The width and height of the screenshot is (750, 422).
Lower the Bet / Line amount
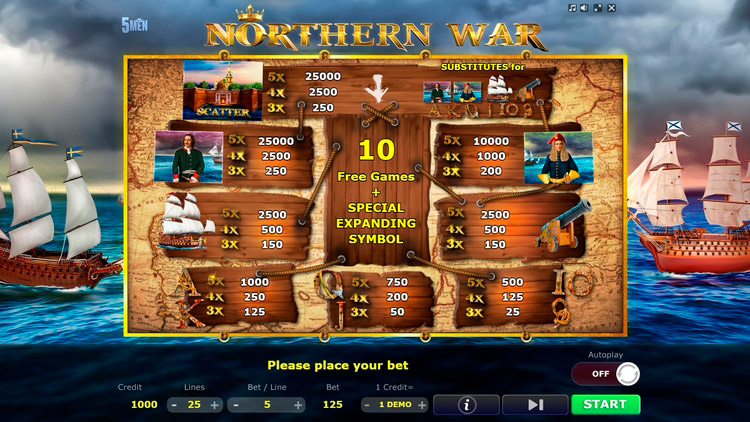[237, 405]
